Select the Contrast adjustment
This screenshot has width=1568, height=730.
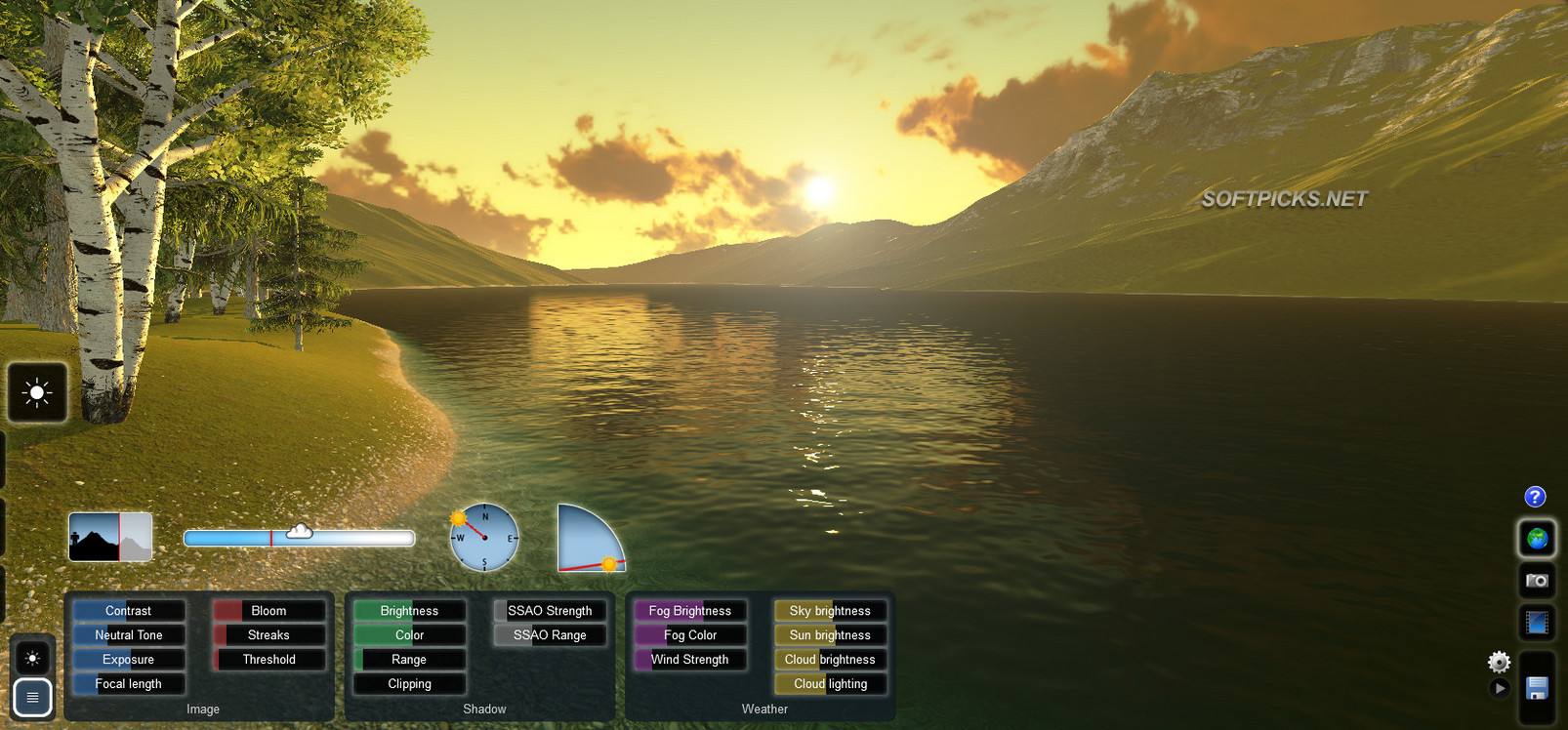click(128, 610)
